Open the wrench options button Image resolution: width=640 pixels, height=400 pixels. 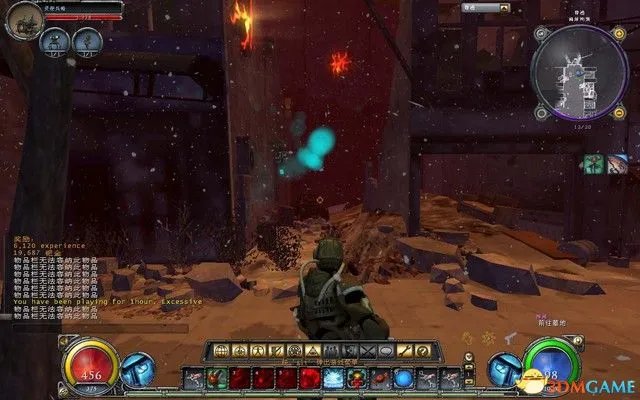[406, 351]
